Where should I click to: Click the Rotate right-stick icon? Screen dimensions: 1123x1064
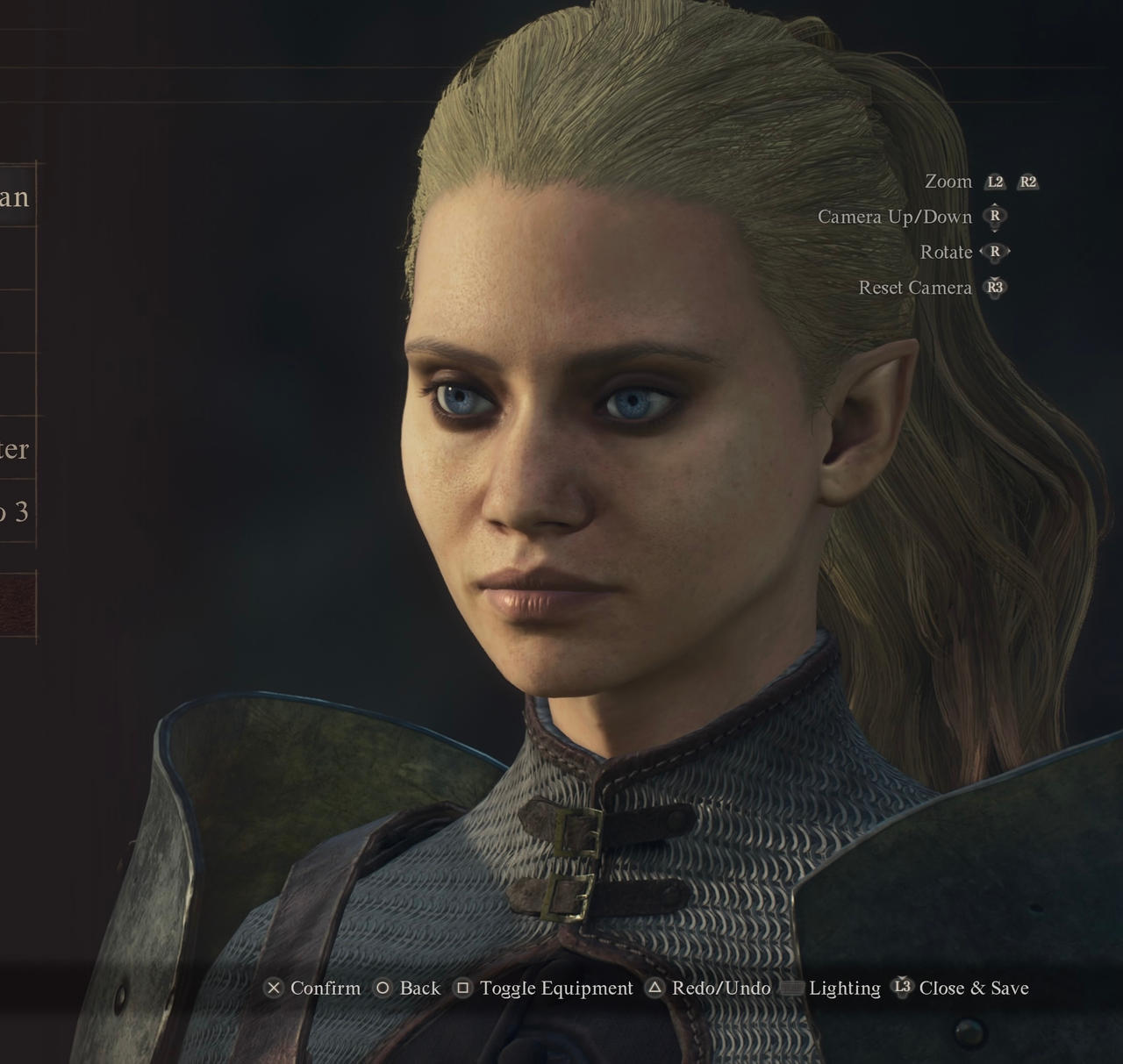[994, 253]
